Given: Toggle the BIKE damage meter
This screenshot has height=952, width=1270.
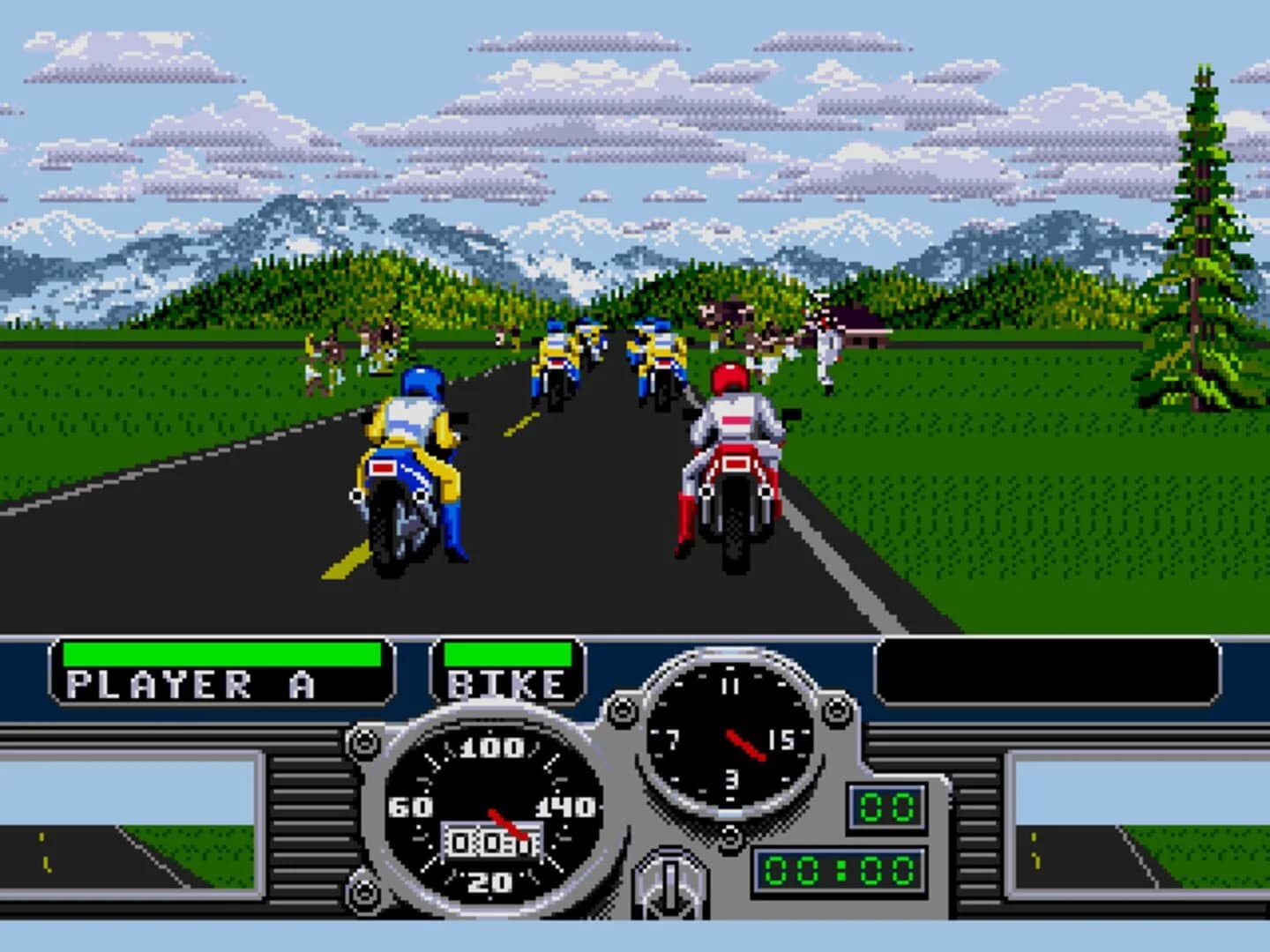Looking at the screenshot, I should (505, 653).
